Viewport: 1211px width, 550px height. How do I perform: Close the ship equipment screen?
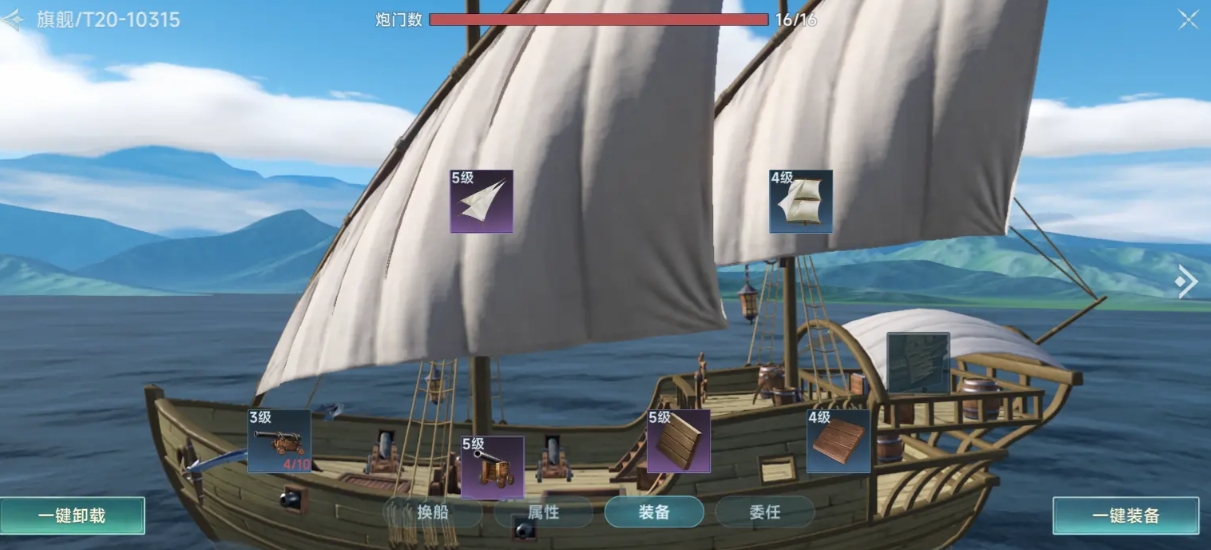pos(1187,19)
